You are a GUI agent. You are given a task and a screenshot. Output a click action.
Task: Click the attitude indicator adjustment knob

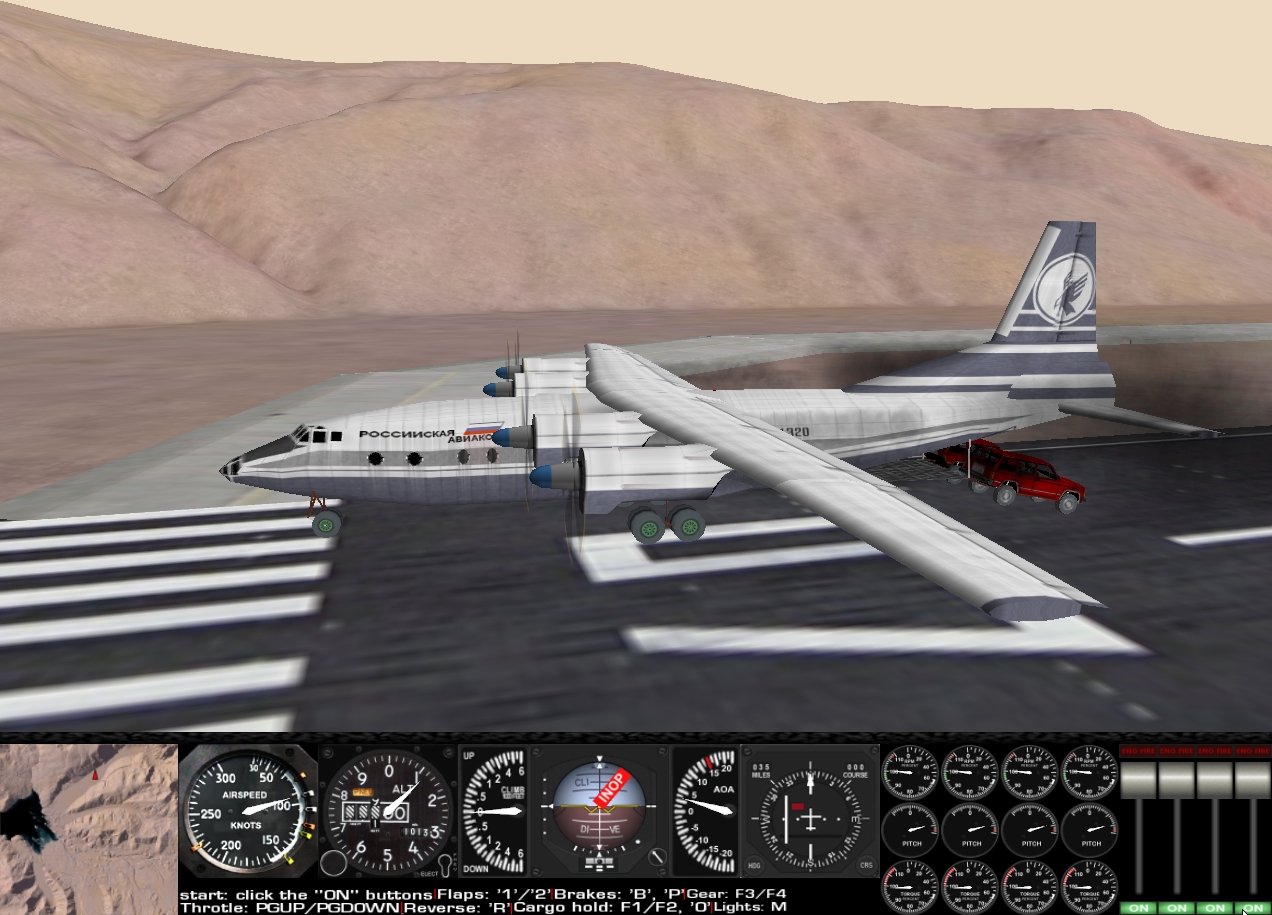(x=657, y=858)
